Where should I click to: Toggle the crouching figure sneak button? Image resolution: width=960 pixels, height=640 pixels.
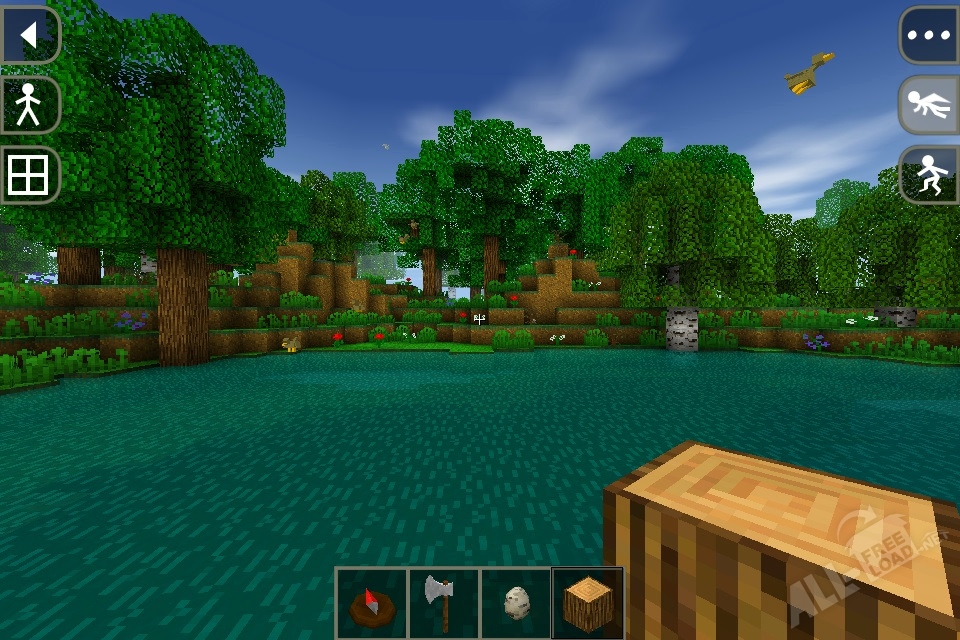[x=929, y=175]
